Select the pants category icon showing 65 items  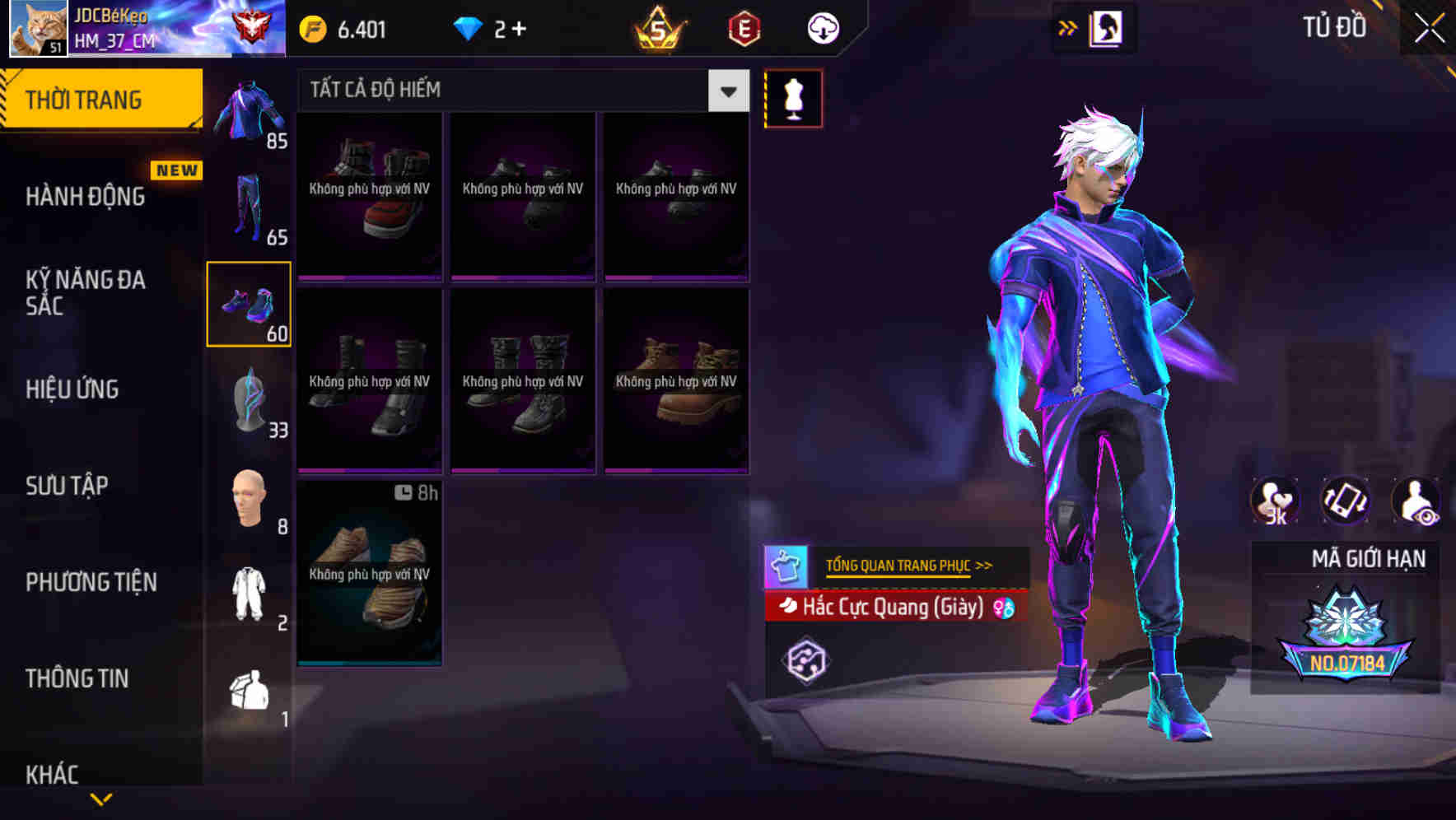250,206
